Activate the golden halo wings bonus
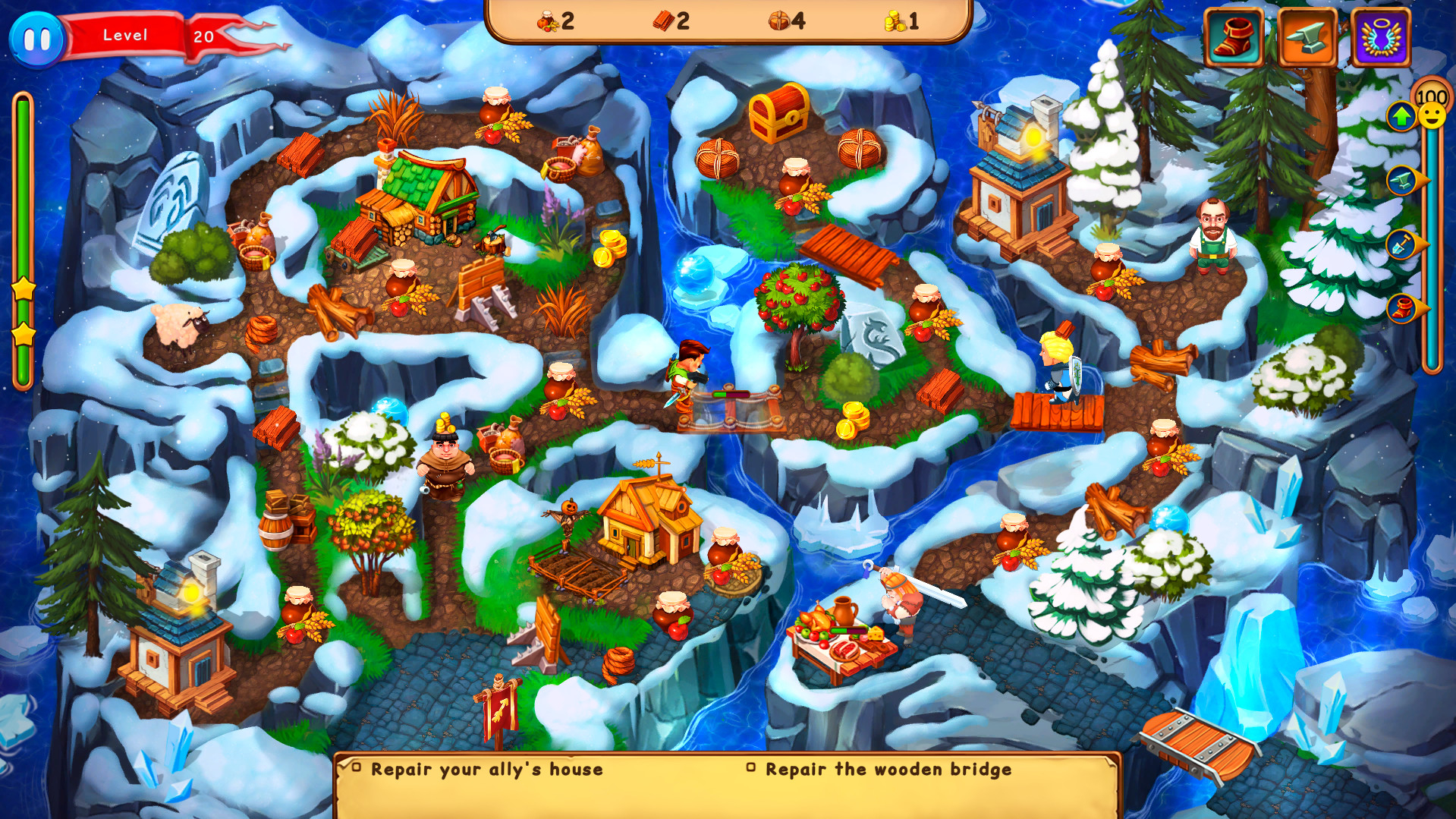 [x=1379, y=36]
